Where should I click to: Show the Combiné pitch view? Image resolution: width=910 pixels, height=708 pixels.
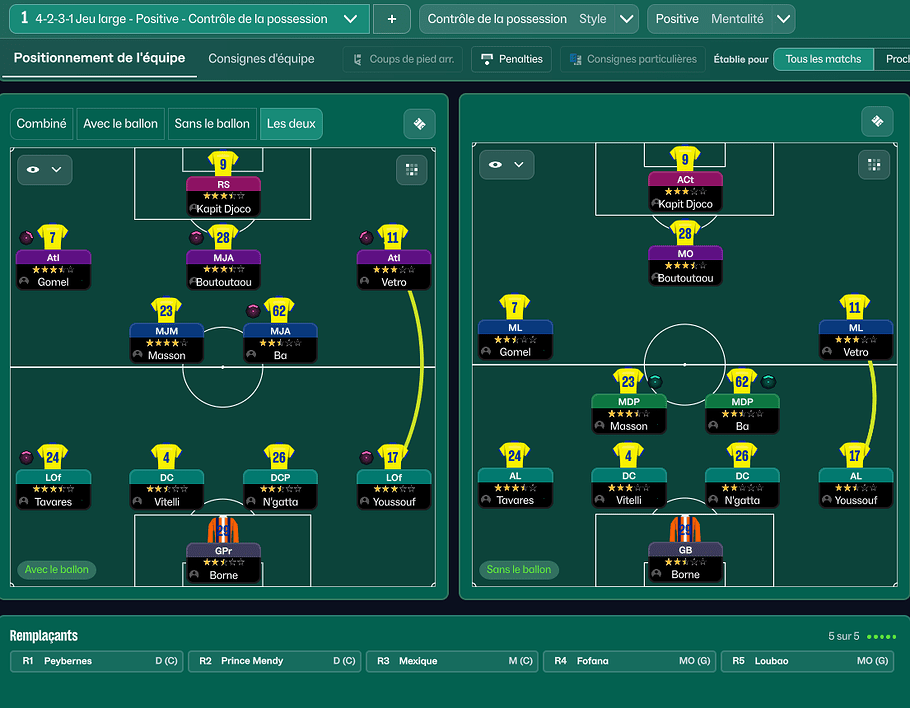click(42, 124)
